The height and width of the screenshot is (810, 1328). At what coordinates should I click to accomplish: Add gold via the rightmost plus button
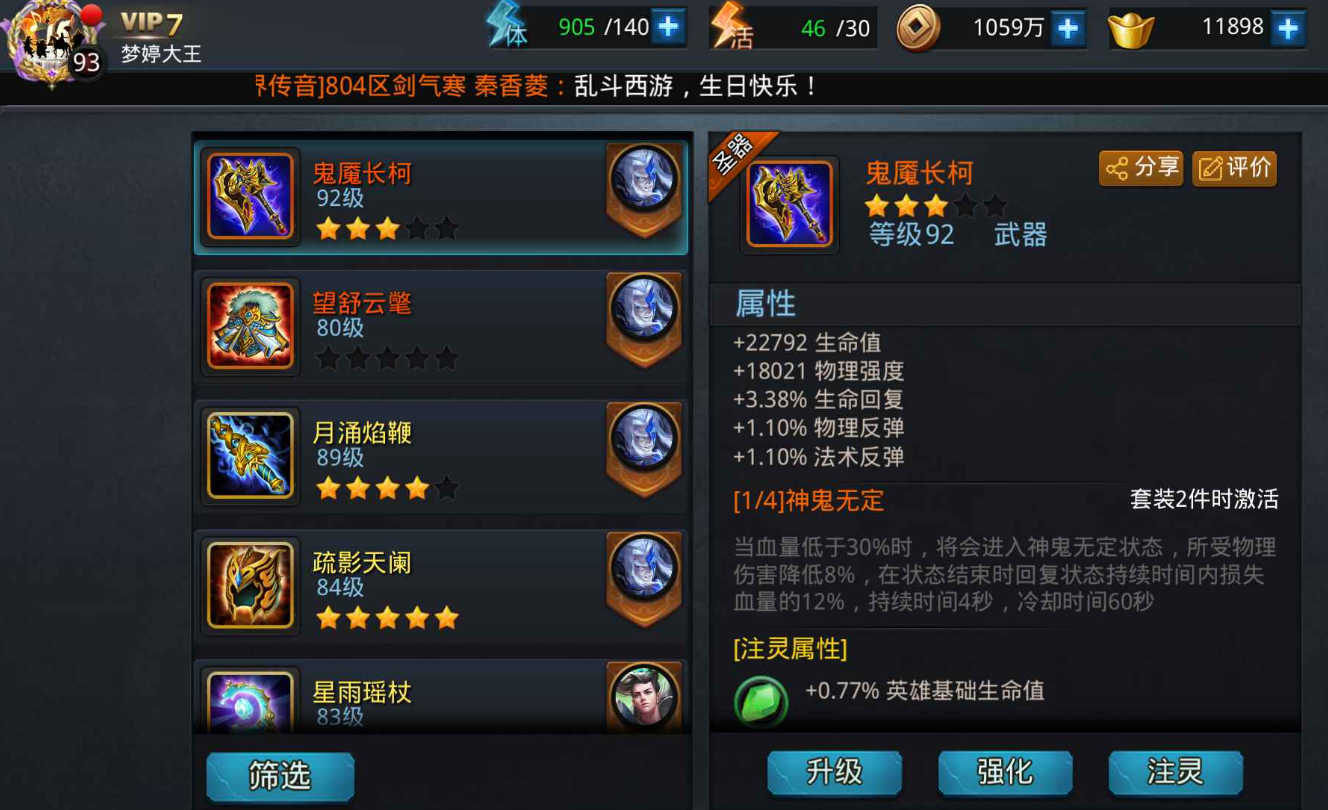click(1288, 26)
